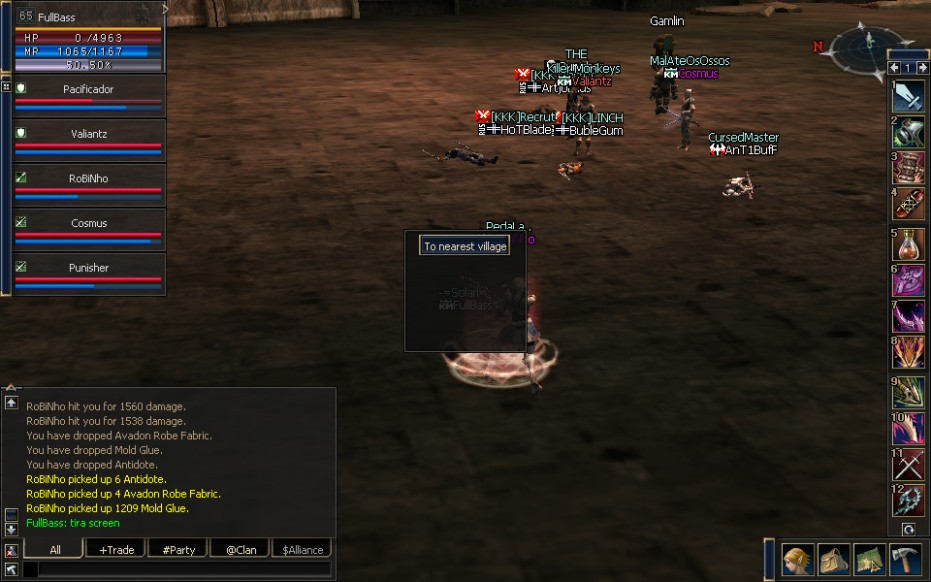Select party member Valiantz
This screenshot has width=931, height=582.
tap(88, 134)
